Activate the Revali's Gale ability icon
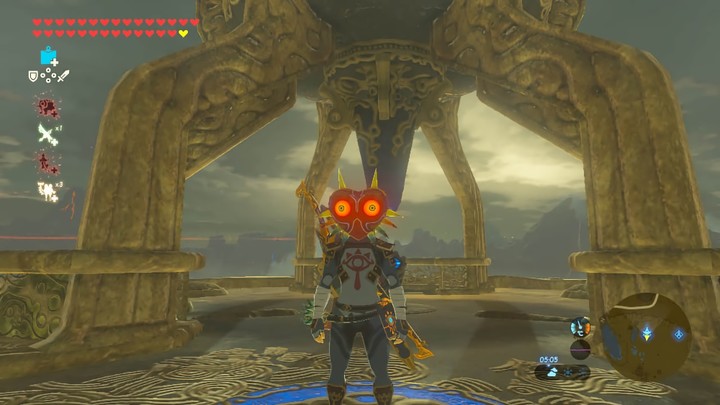The image size is (720, 405). coord(46,134)
